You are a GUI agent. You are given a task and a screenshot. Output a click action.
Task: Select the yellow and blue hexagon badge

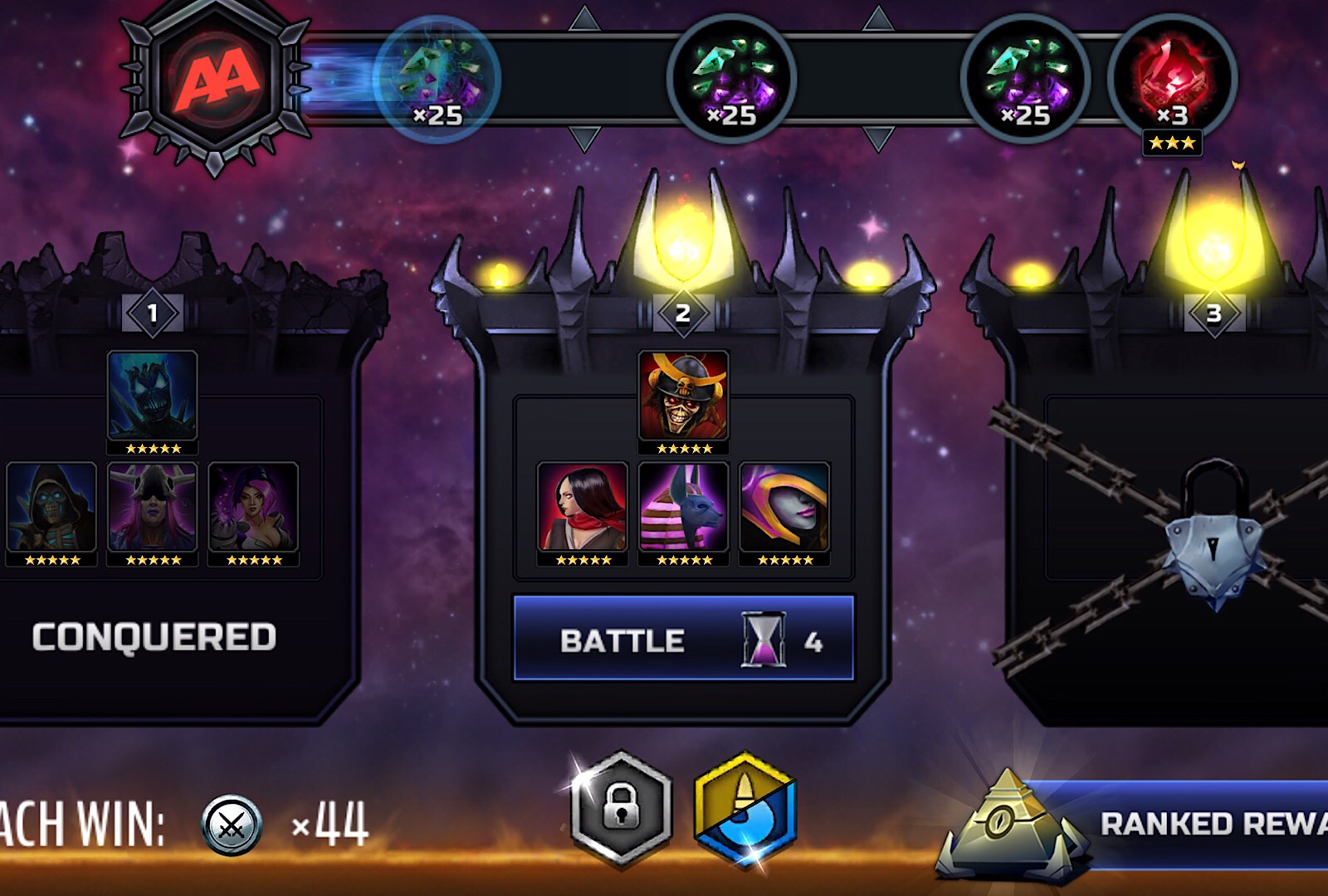point(745,809)
